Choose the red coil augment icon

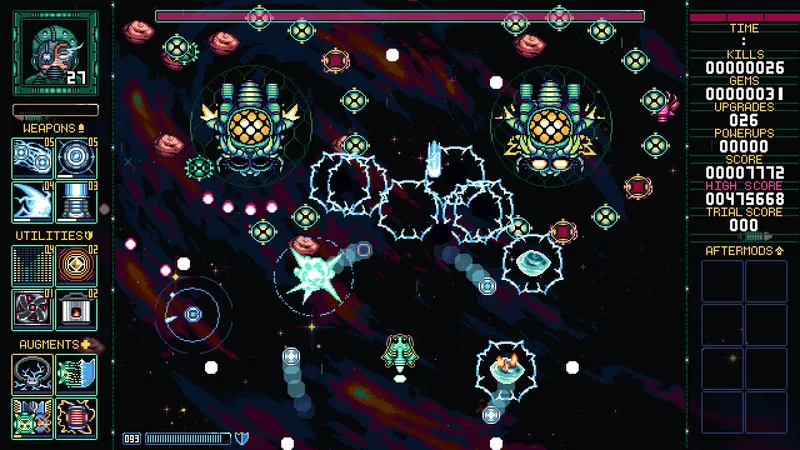(x=76, y=417)
